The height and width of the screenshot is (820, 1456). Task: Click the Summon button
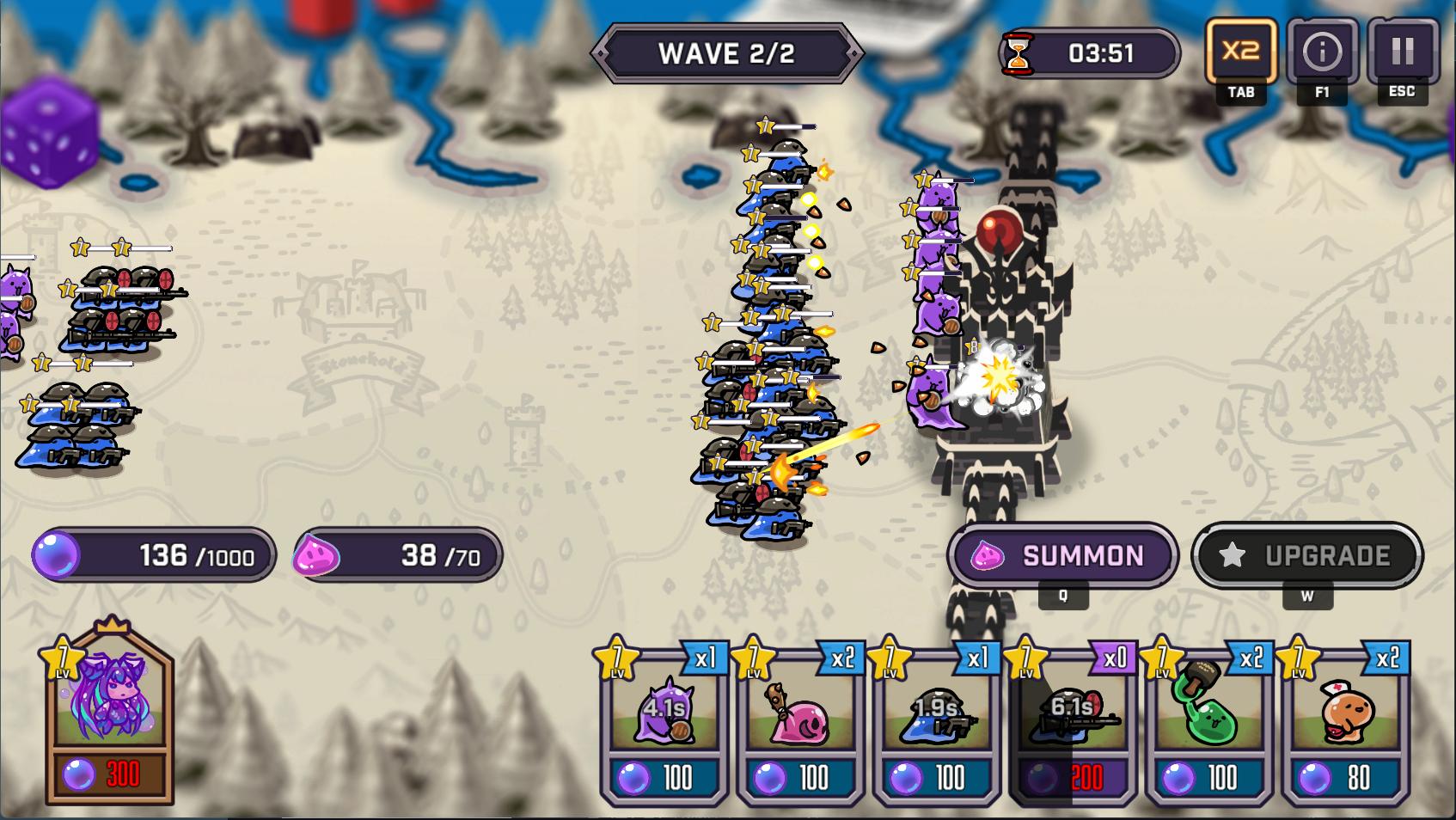1062,555
